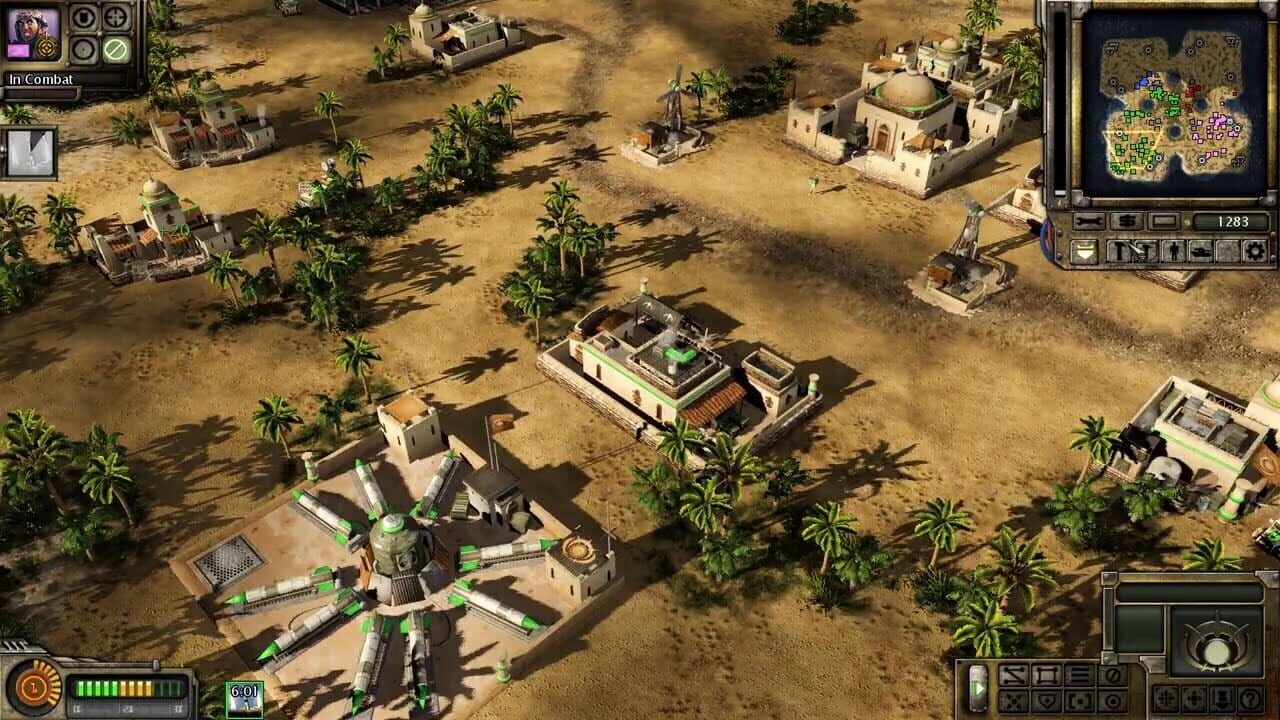Viewport: 1280px width, 720px height.
Task: Click the yellow rally point chevron icon
Action: [1084, 251]
